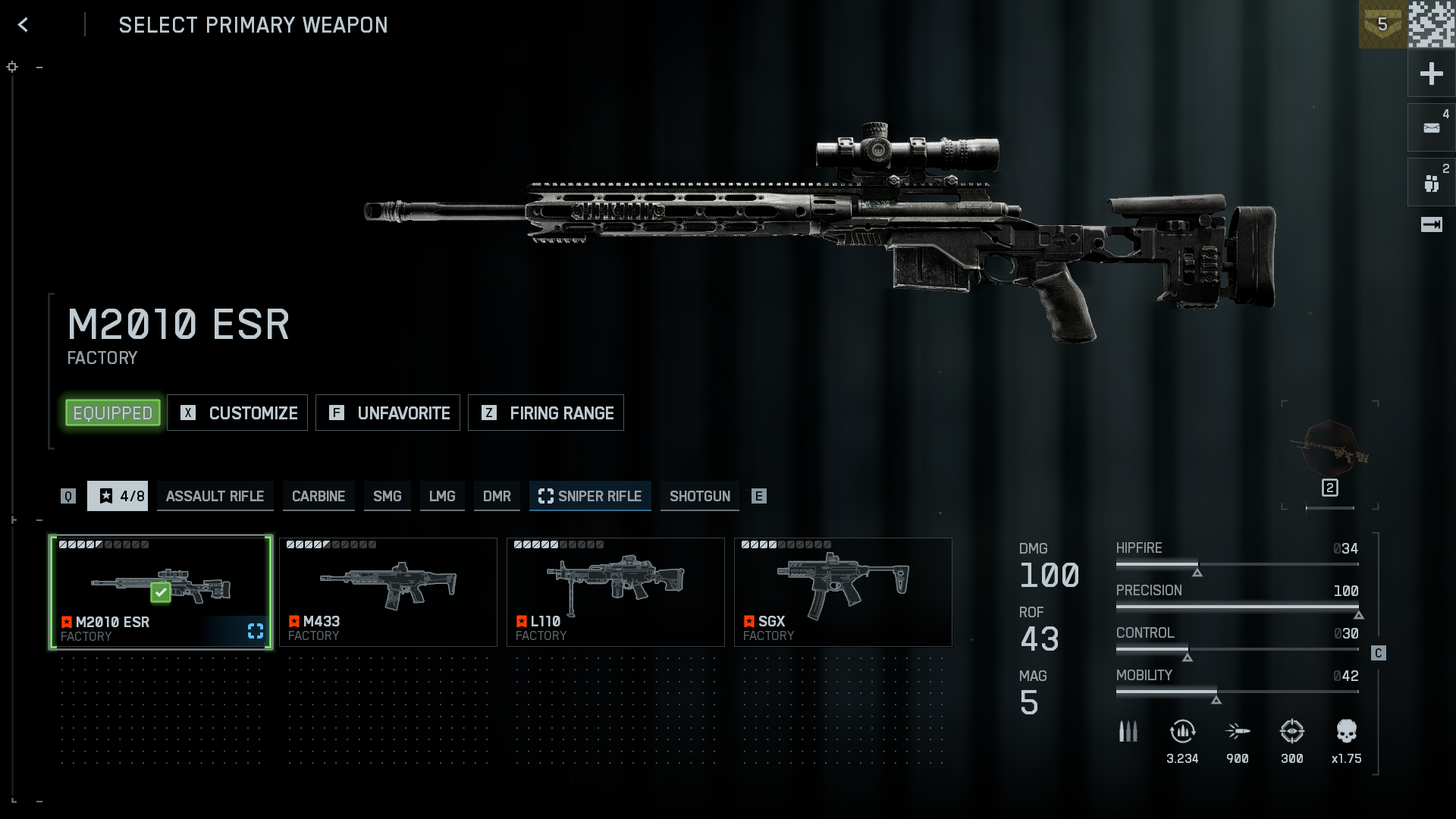Open the squad icon with badge 2
Viewport: 1456px width, 819px height.
[1431, 183]
